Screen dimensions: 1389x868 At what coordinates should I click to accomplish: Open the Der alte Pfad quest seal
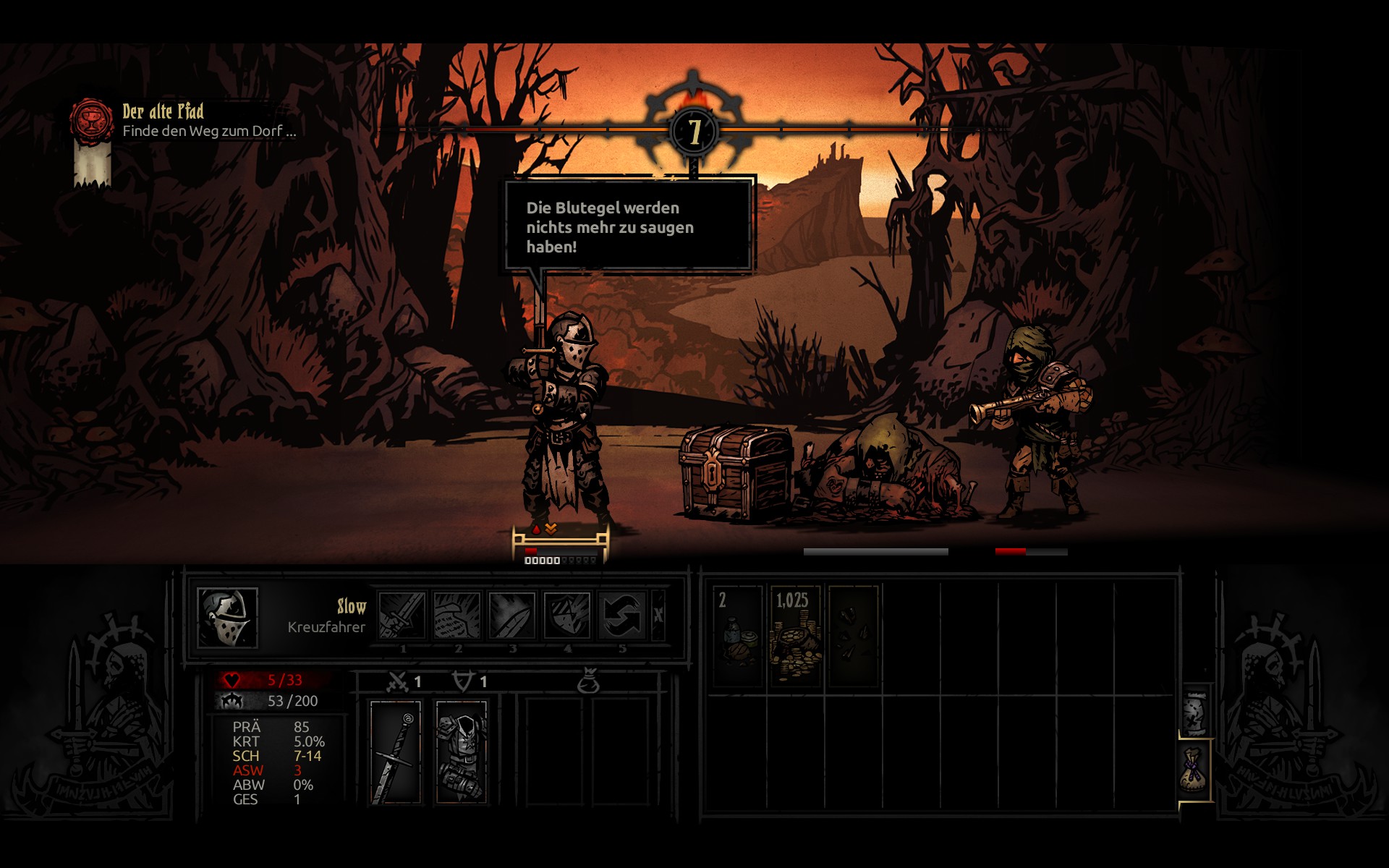(x=91, y=119)
